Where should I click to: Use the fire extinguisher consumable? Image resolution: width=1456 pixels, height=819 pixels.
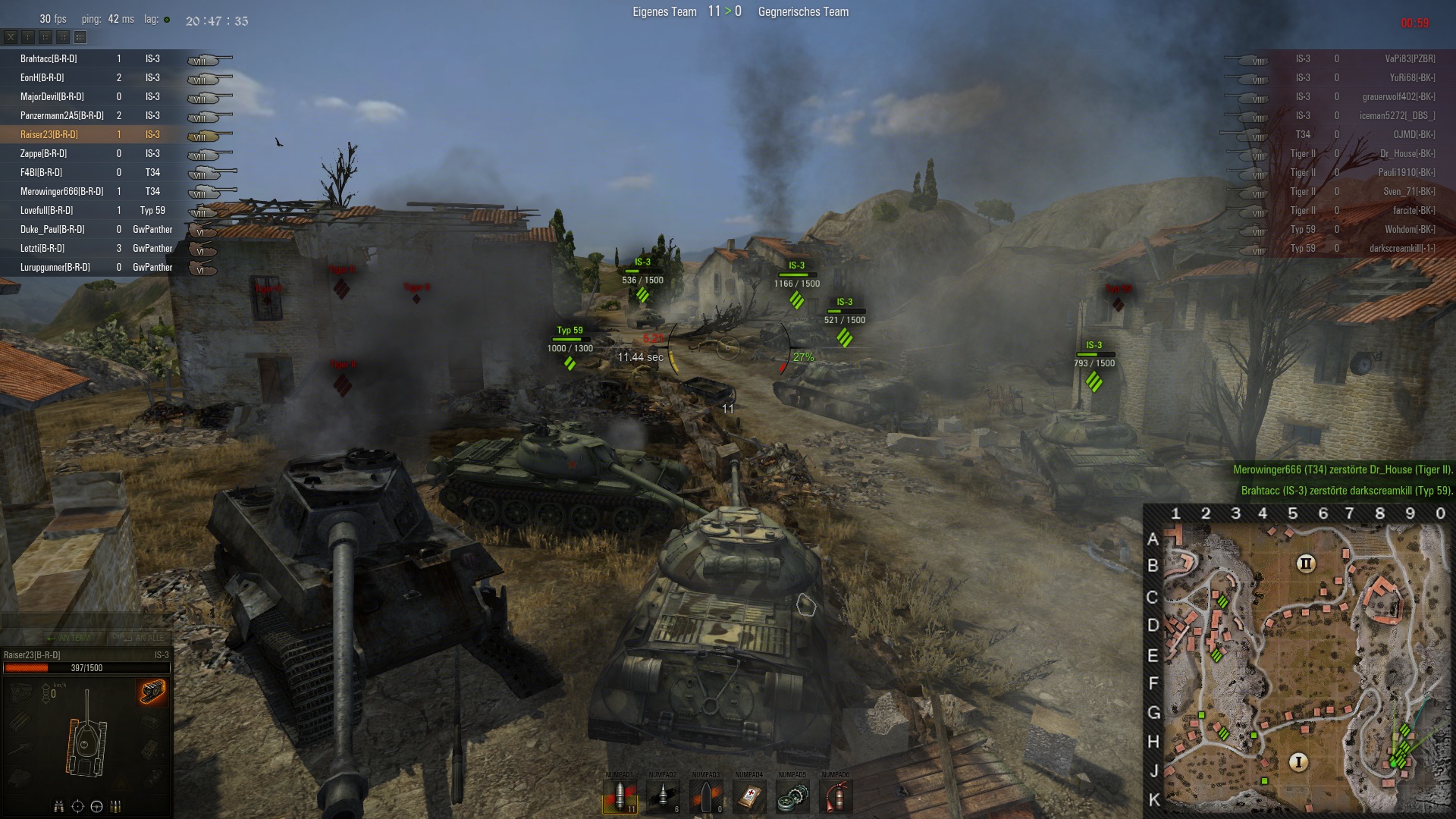pos(836,796)
